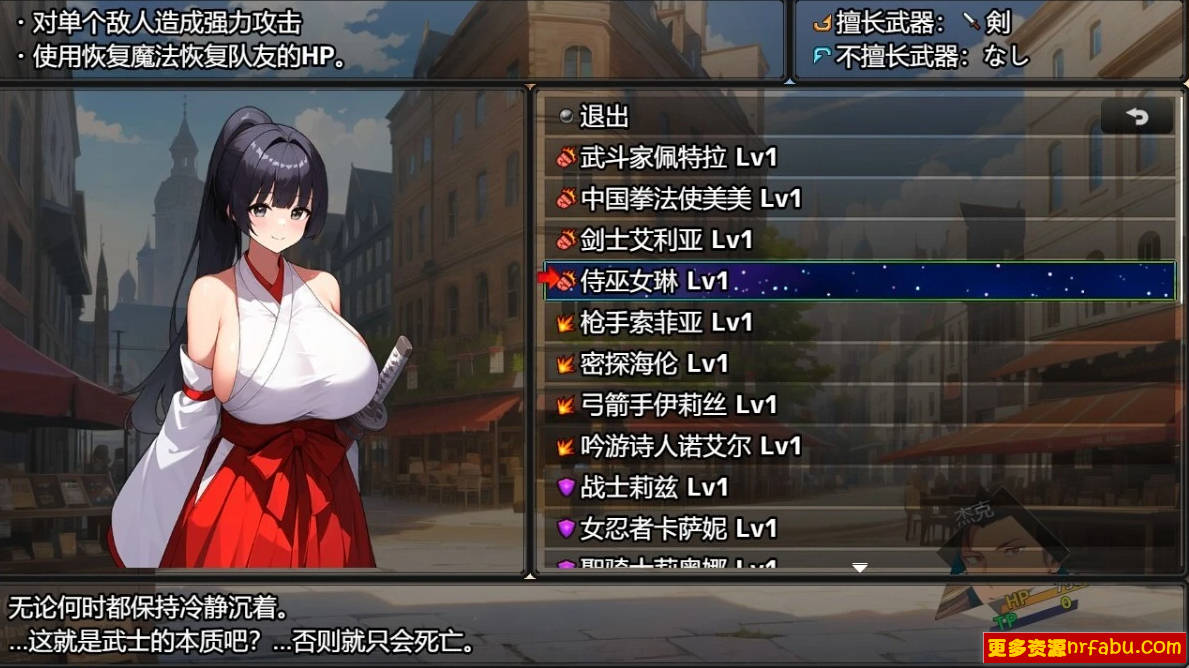
Task: Select 战士莉兹 Lv1
Action: [x=654, y=487]
